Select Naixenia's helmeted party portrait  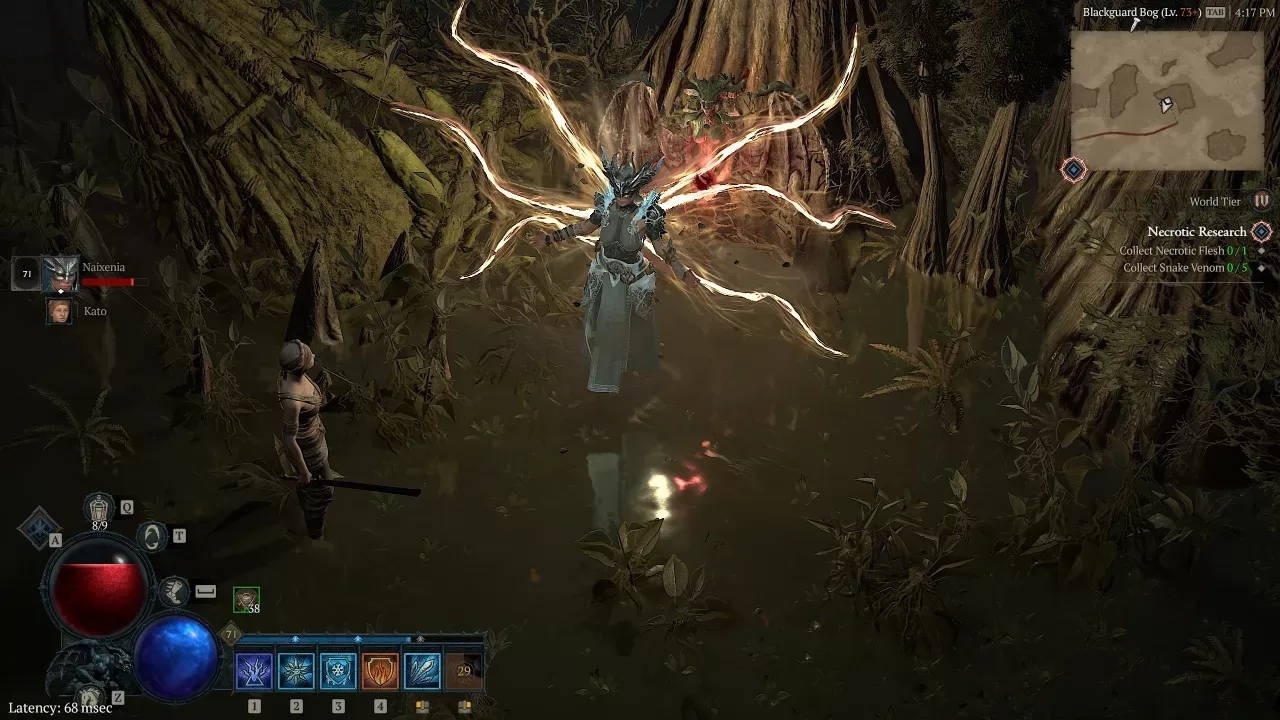(x=60, y=274)
